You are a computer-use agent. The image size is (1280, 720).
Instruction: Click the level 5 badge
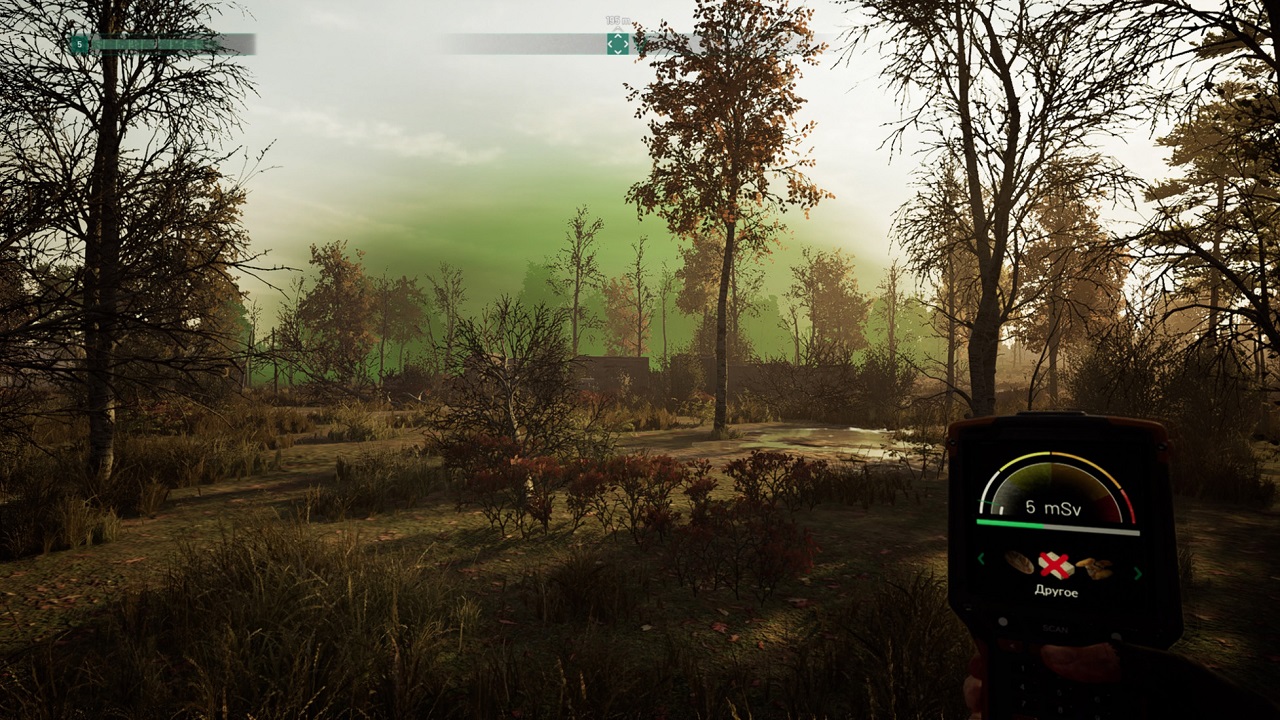(x=80, y=44)
